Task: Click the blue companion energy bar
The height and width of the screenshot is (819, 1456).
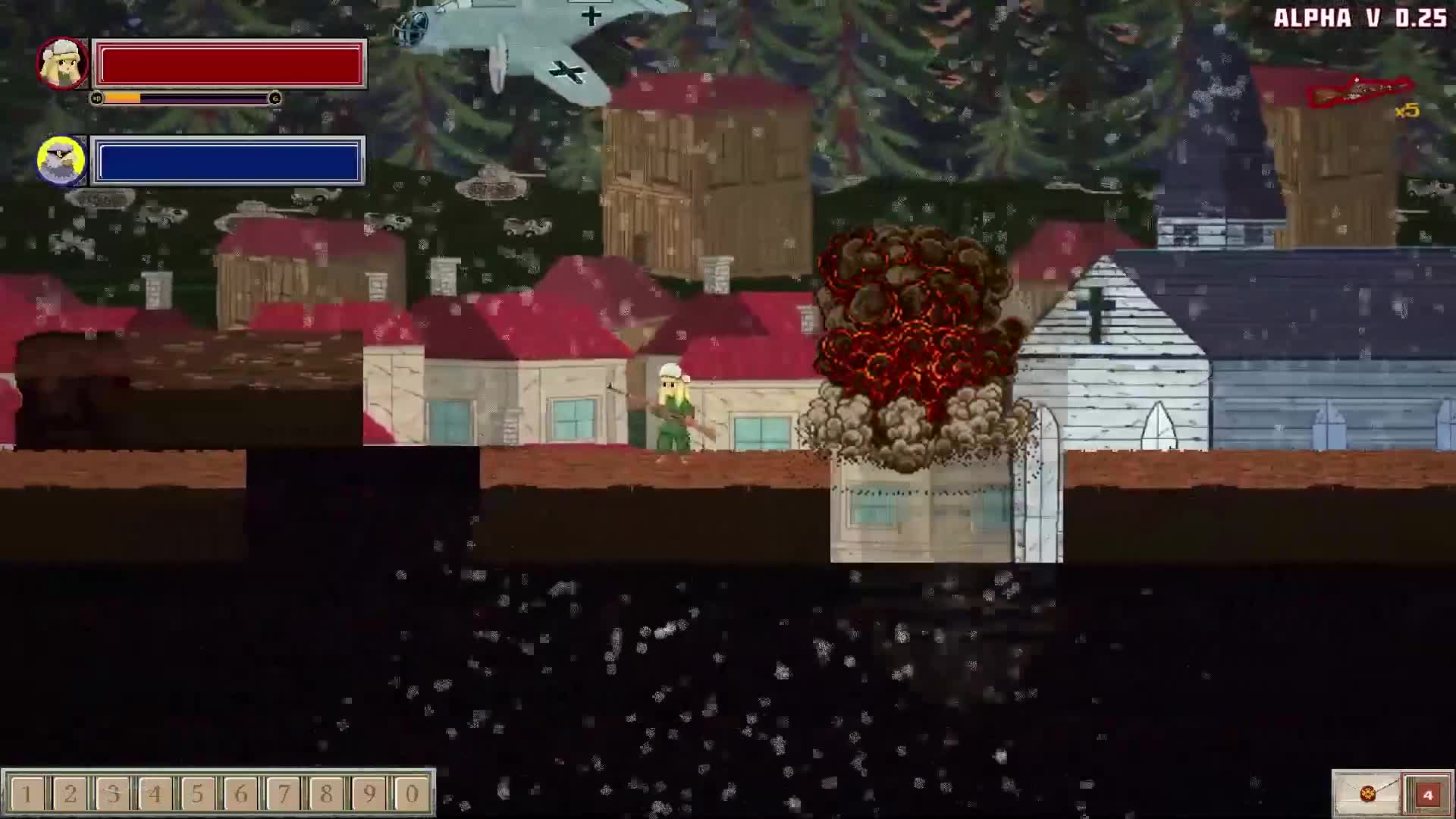Action: click(227, 161)
